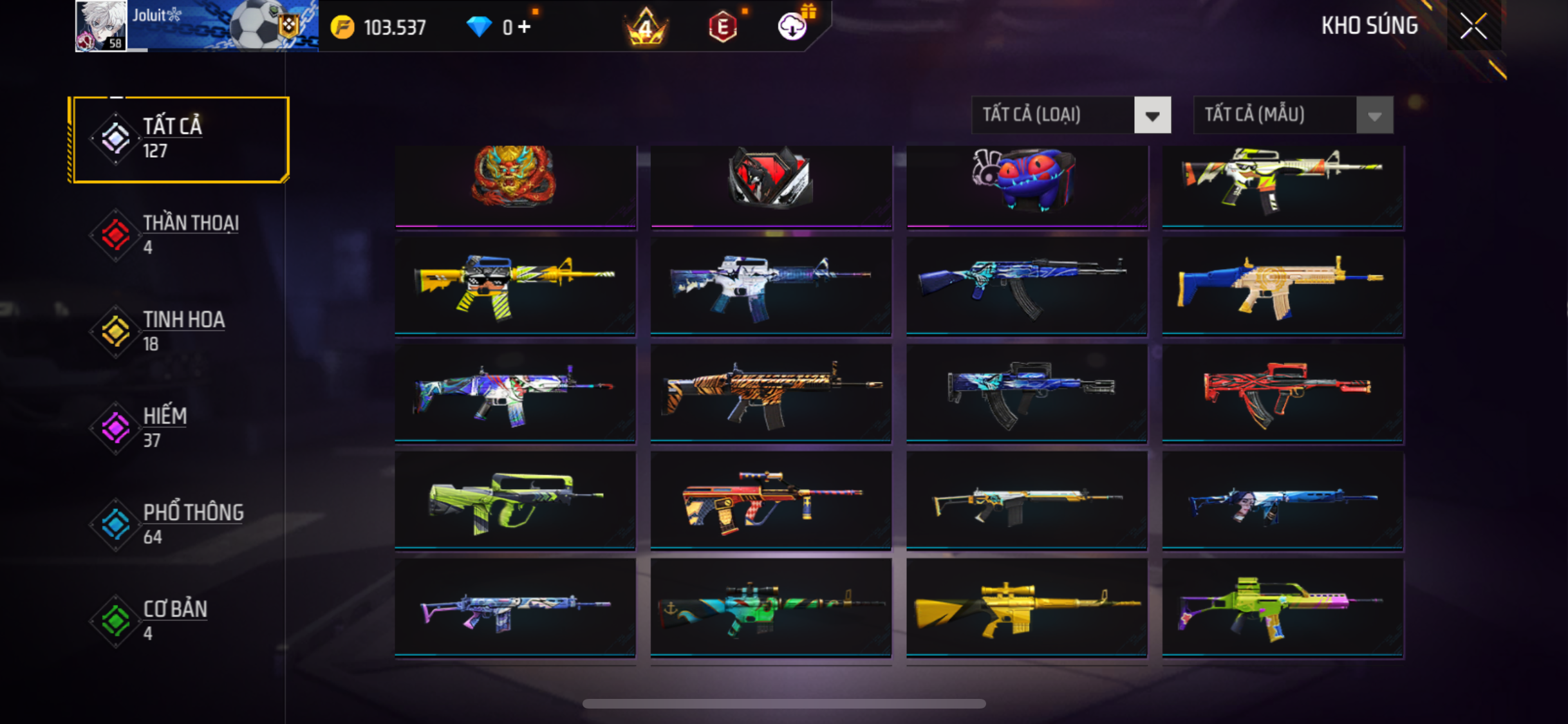This screenshot has height=724, width=1568.
Task: Close the Kho Súng weapon vault
Action: pyautogui.click(x=1473, y=26)
